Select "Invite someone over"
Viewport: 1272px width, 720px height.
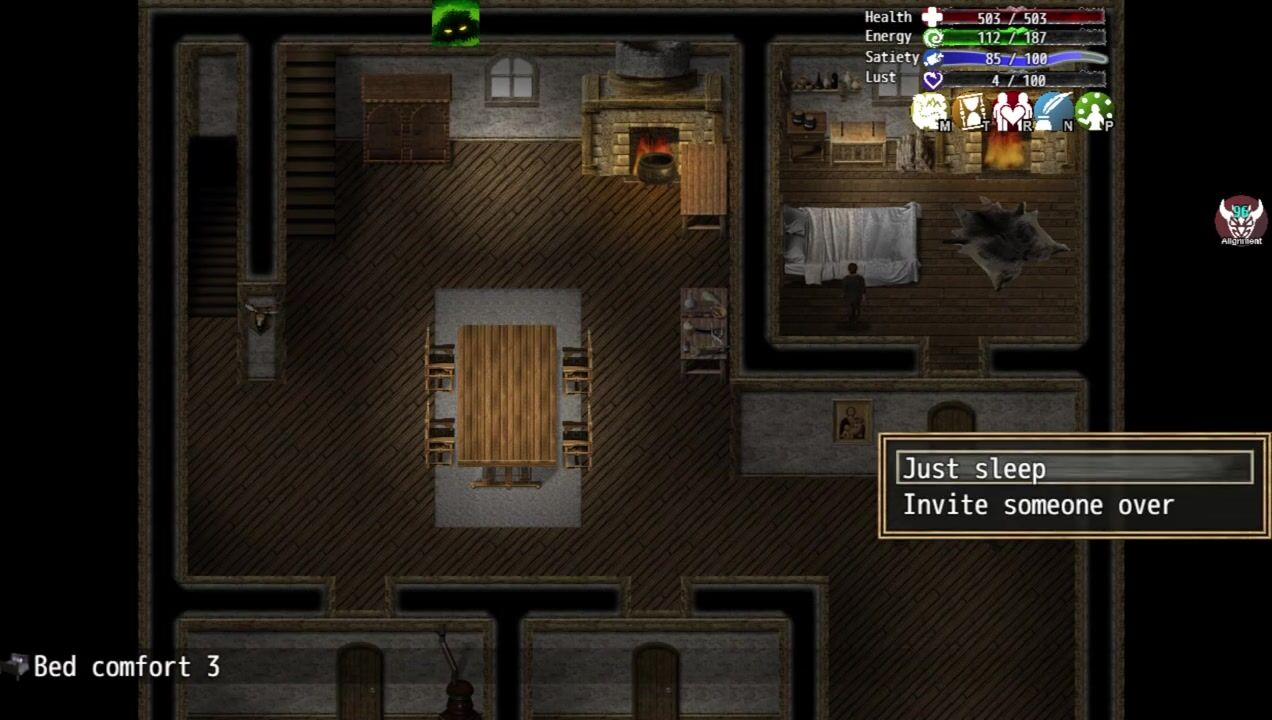[x=1038, y=505]
